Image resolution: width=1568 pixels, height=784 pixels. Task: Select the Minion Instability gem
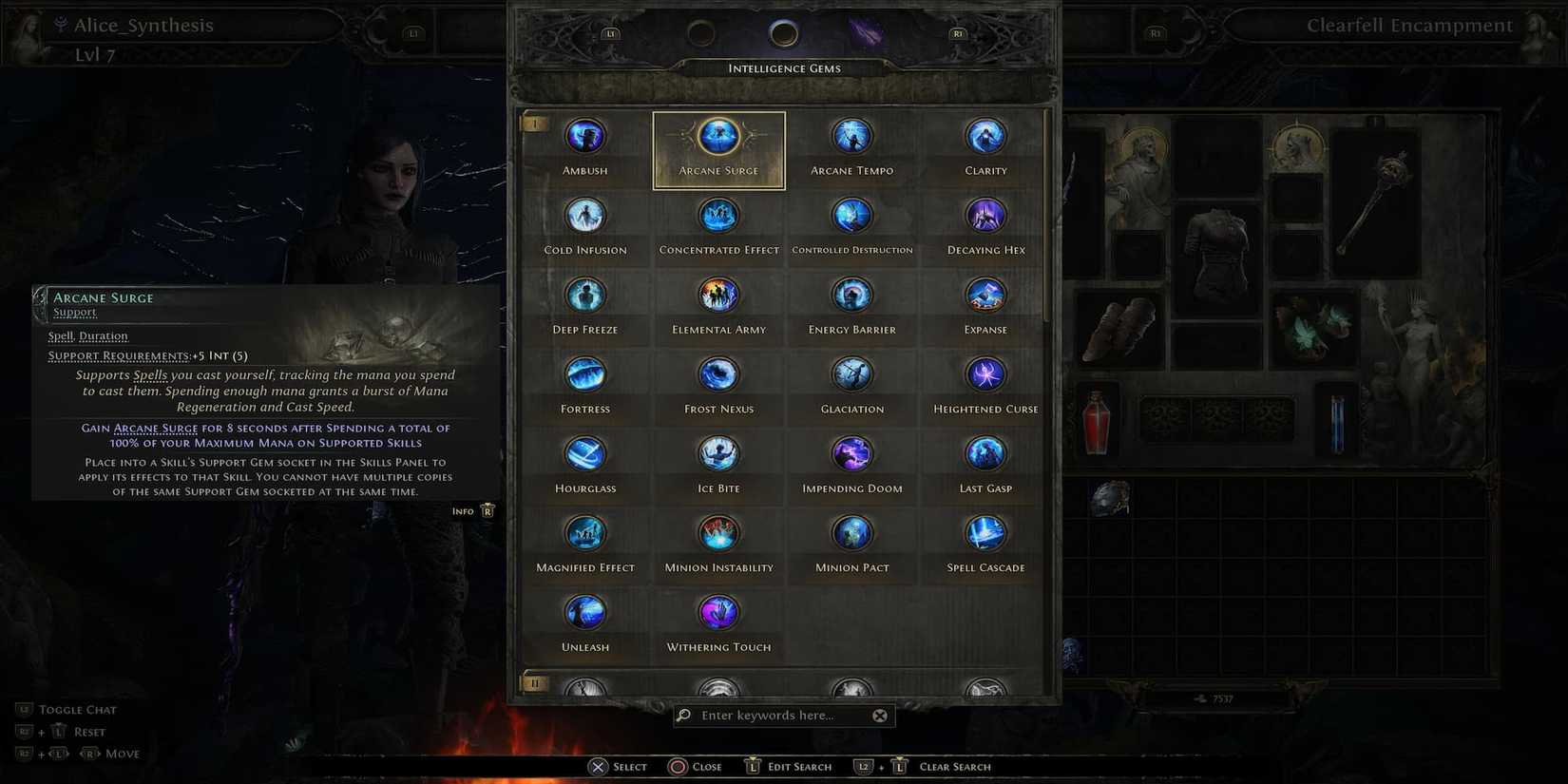pos(718,533)
